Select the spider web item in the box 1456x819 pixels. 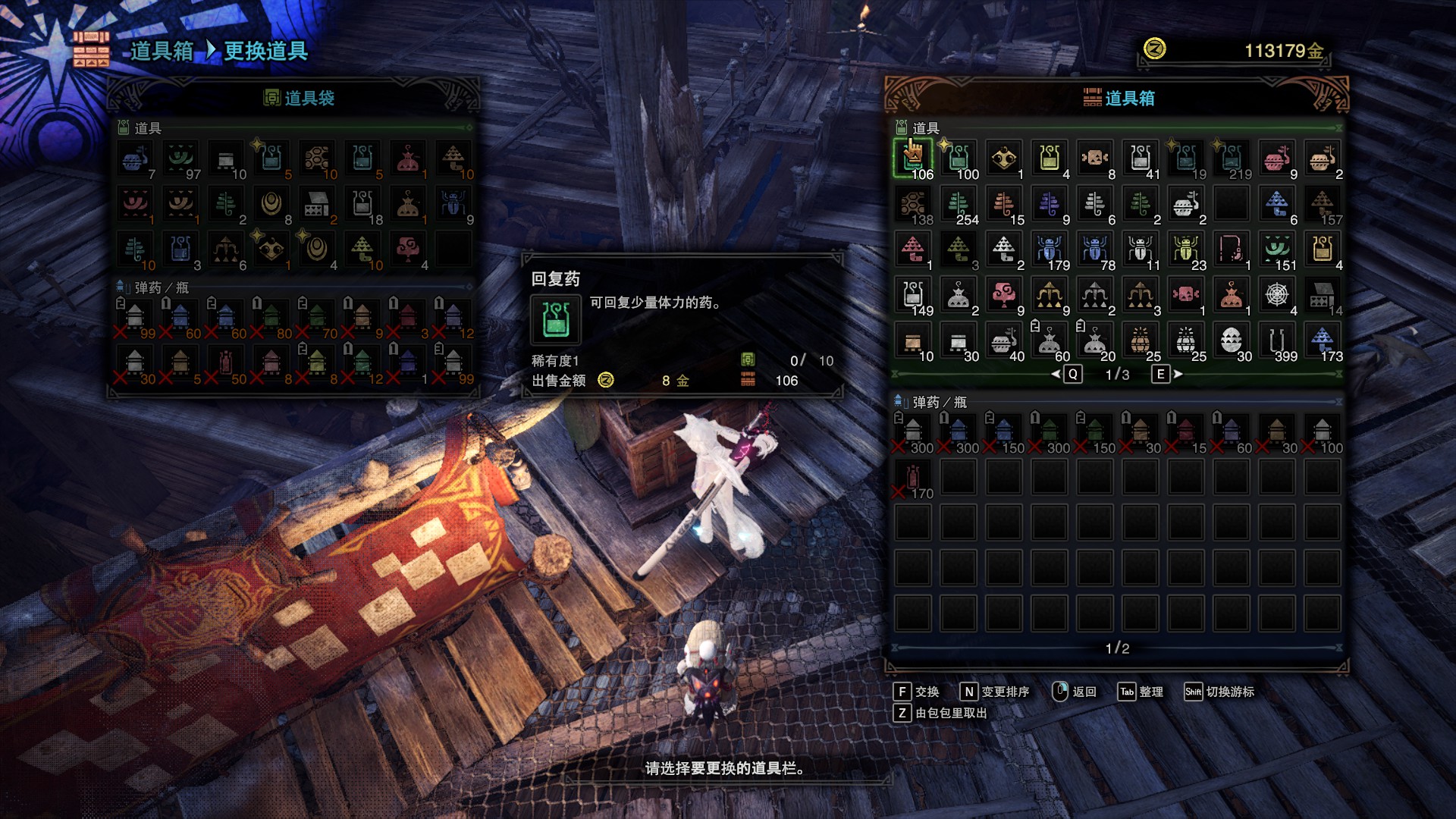click(x=1277, y=296)
